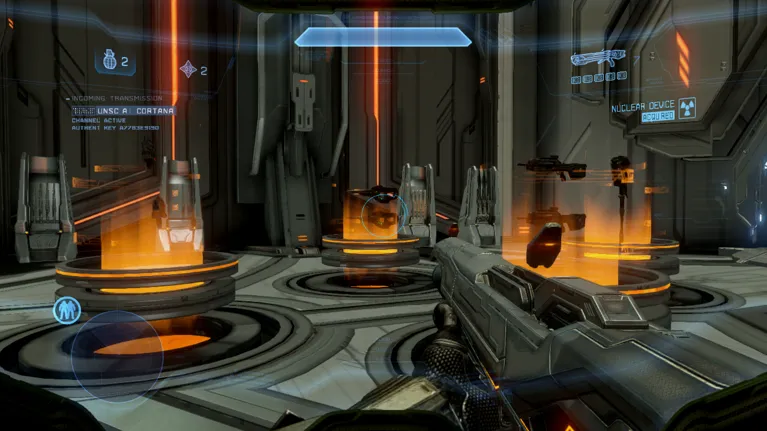The width and height of the screenshot is (767, 431).
Task: Select the star-shaped grenade icon
Action: click(187, 69)
